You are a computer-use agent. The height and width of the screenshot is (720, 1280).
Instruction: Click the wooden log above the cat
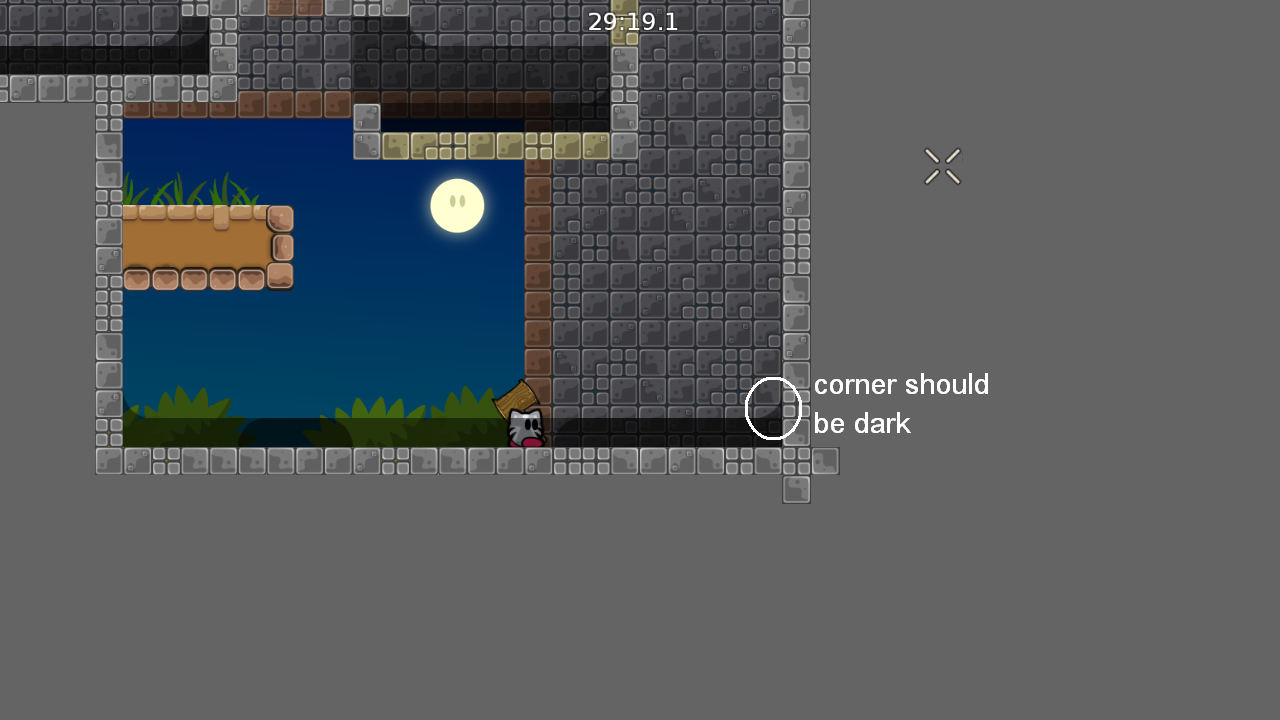[518, 398]
